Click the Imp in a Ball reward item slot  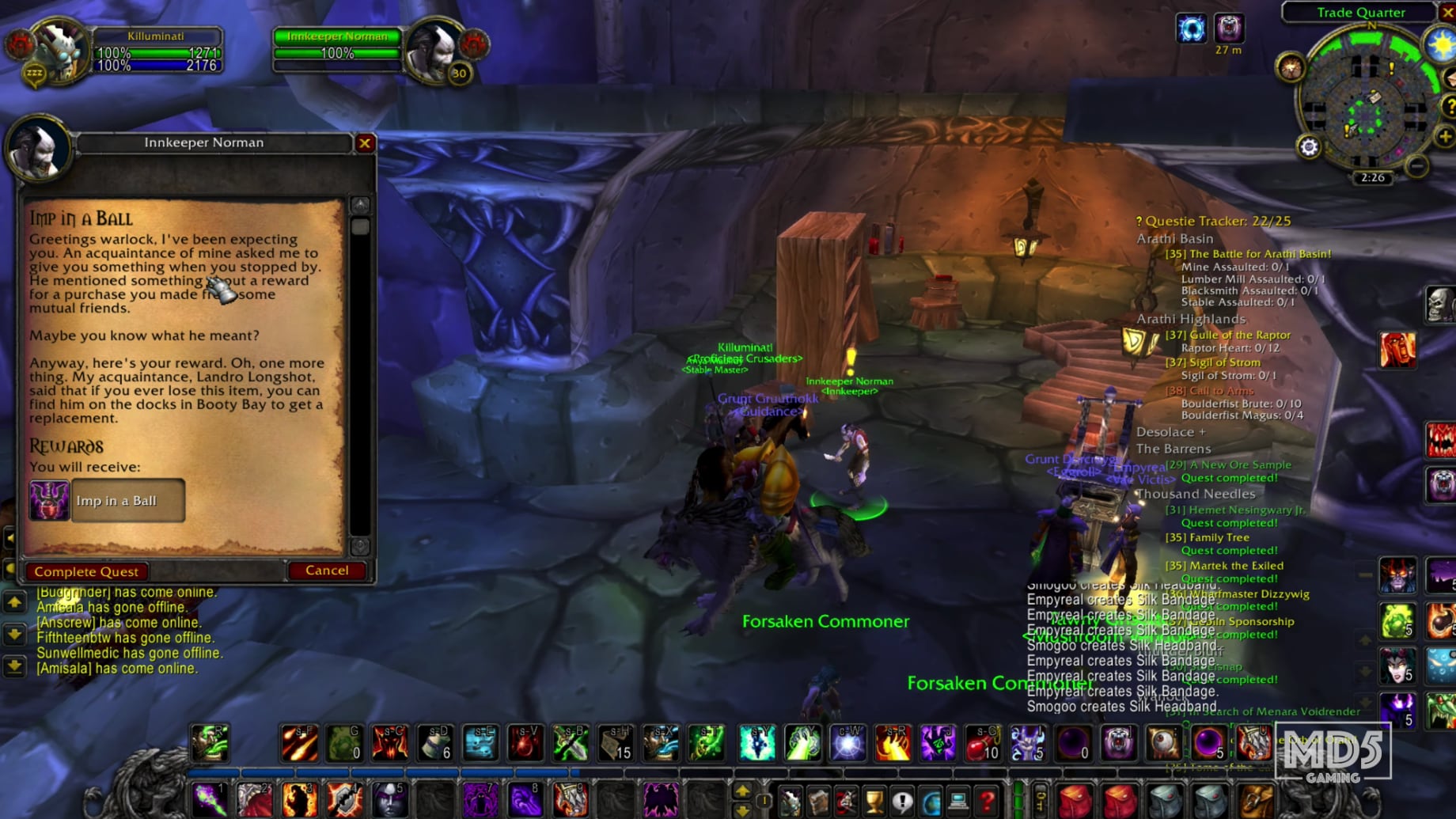(x=50, y=500)
